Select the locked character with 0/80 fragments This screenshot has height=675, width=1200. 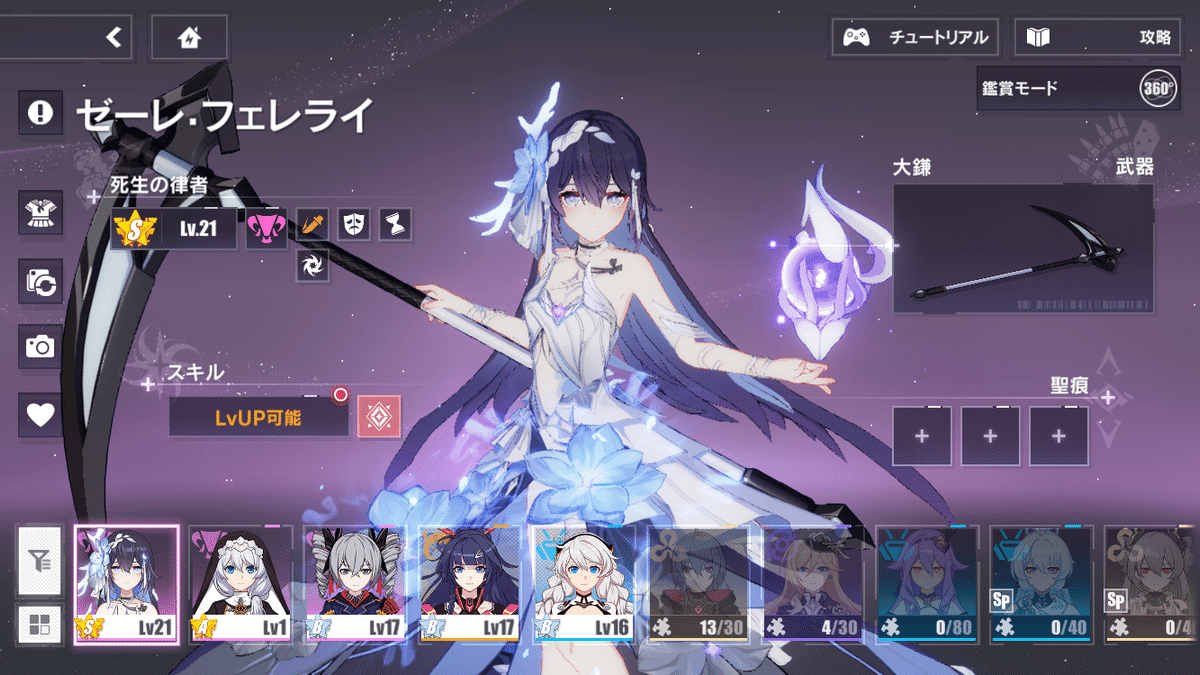(927, 585)
